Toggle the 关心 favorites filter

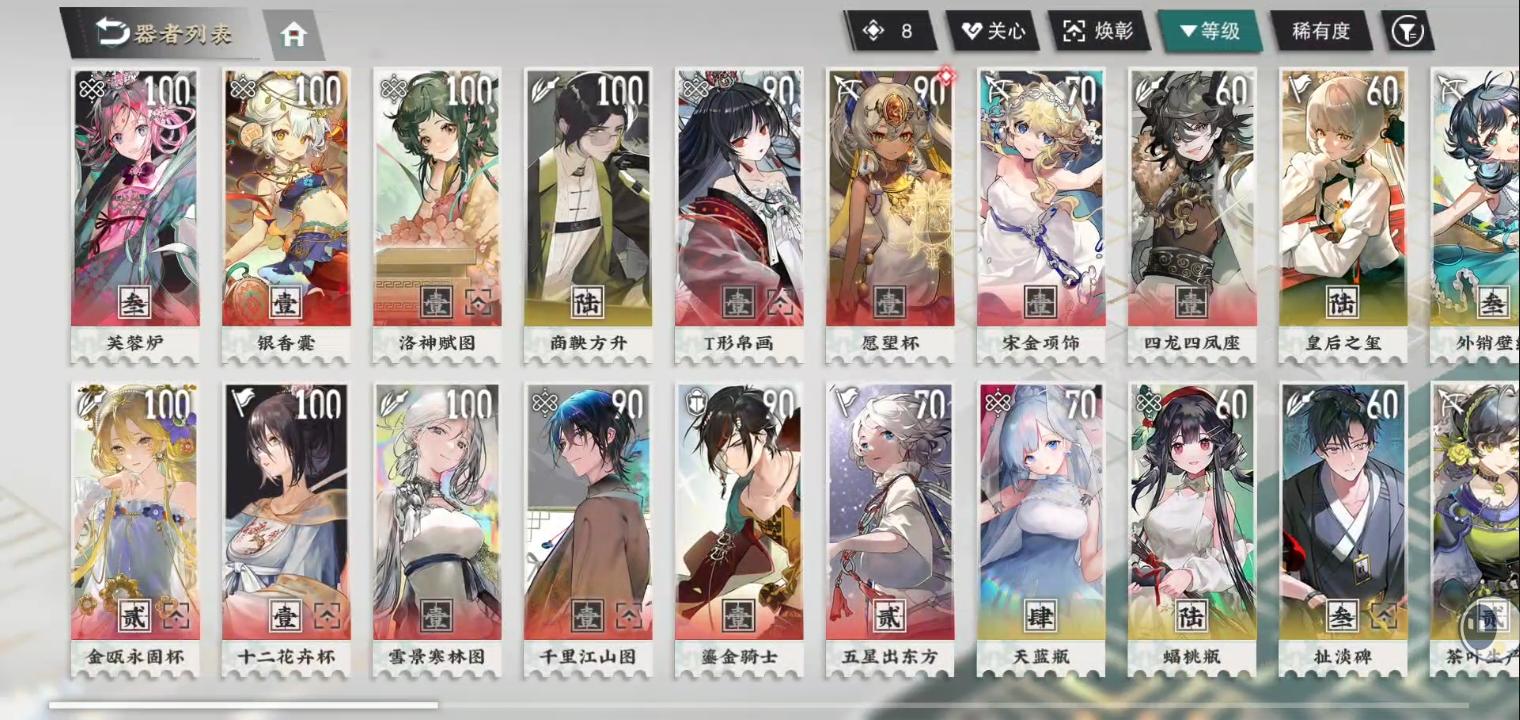997,31
